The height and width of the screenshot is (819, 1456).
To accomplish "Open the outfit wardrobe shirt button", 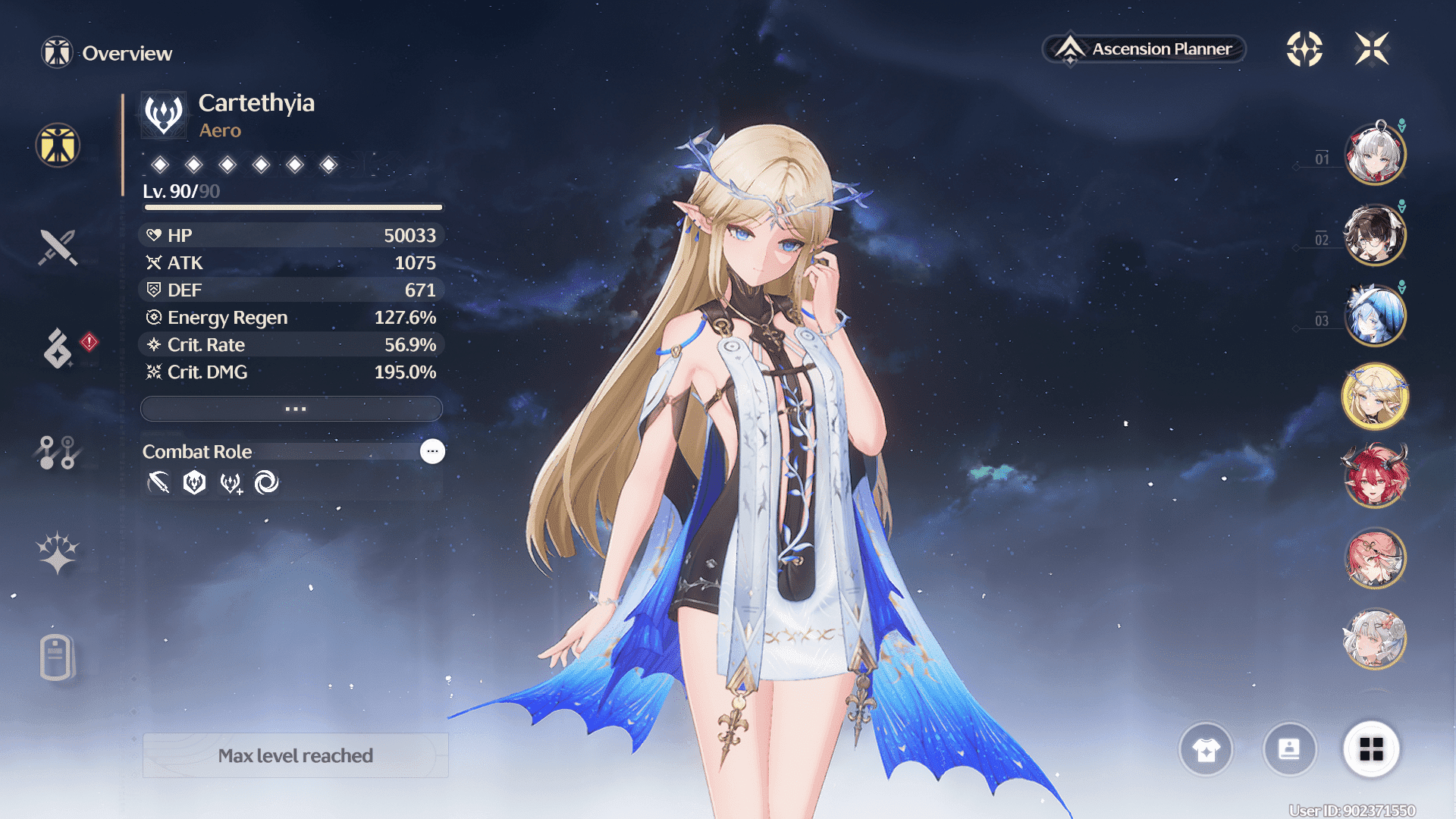I will 1206,749.
